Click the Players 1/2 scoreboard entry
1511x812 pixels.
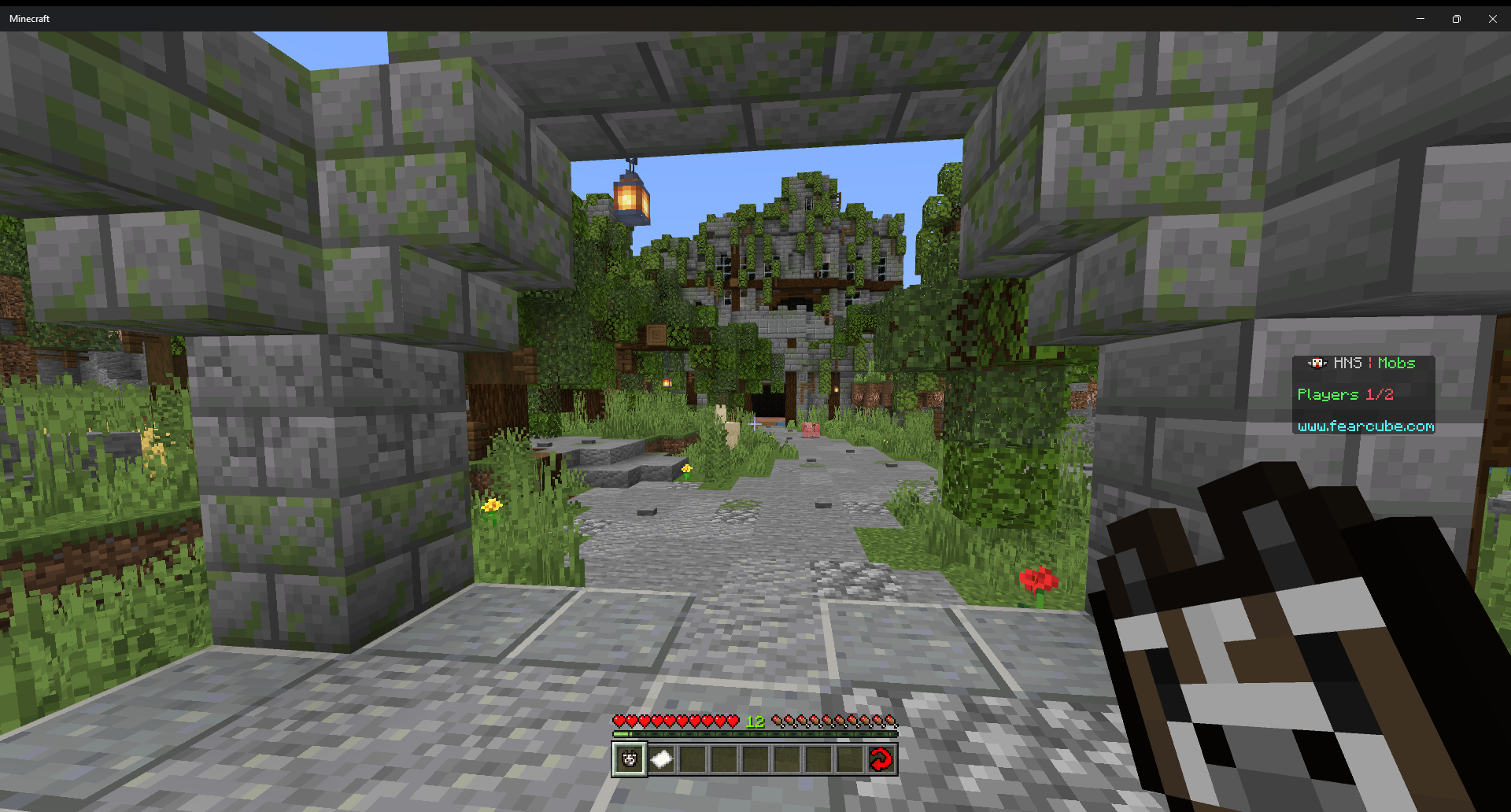coord(1347,394)
